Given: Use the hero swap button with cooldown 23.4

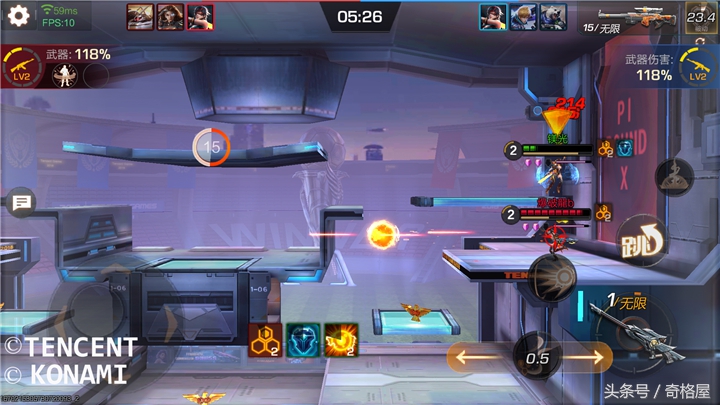Looking at the screenshot, I should 700,17.
